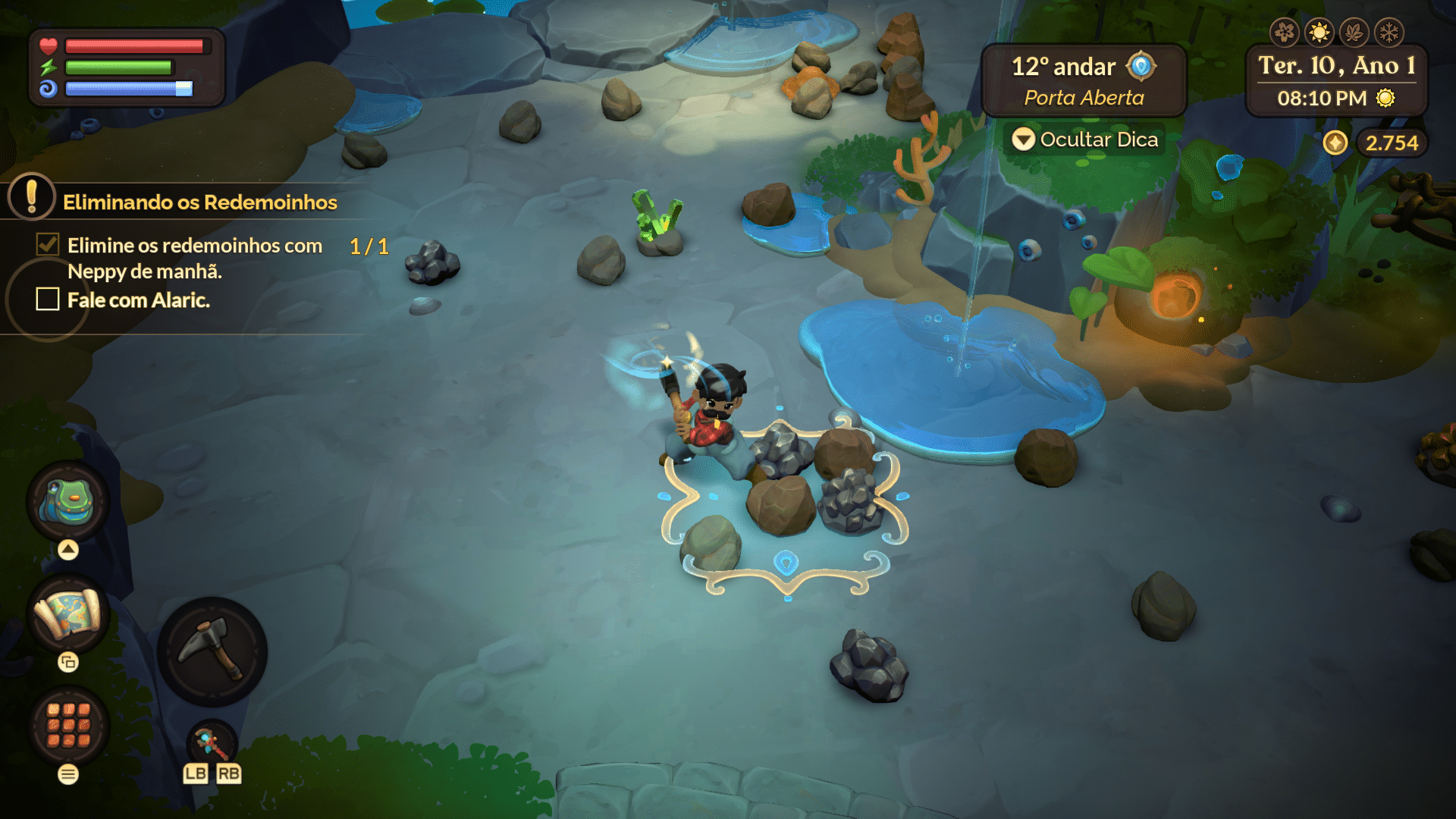Click the summer sun season icon
1456x819 pixels.
coord(1320,32)
